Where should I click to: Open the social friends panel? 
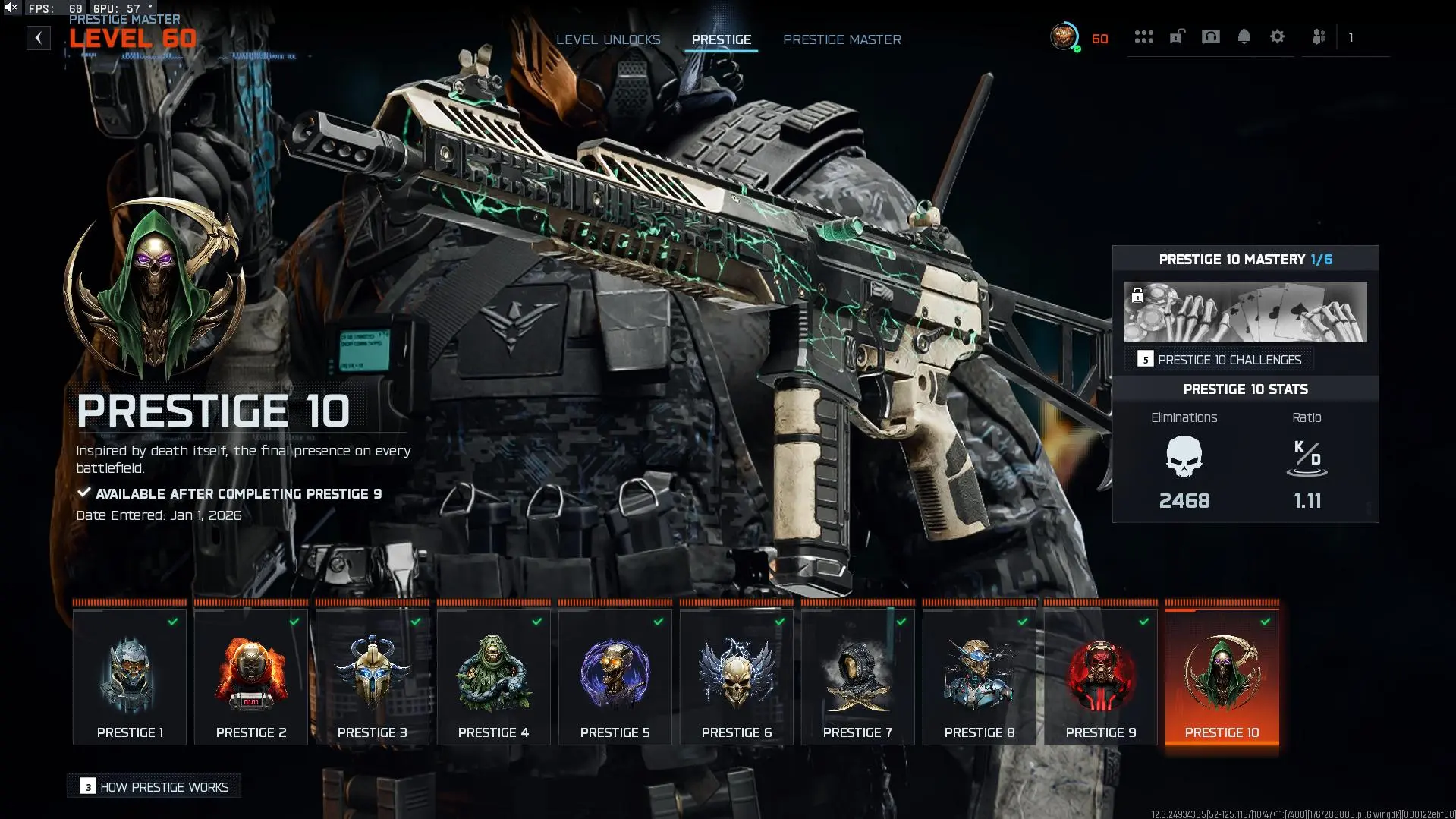click(1319, 36)
